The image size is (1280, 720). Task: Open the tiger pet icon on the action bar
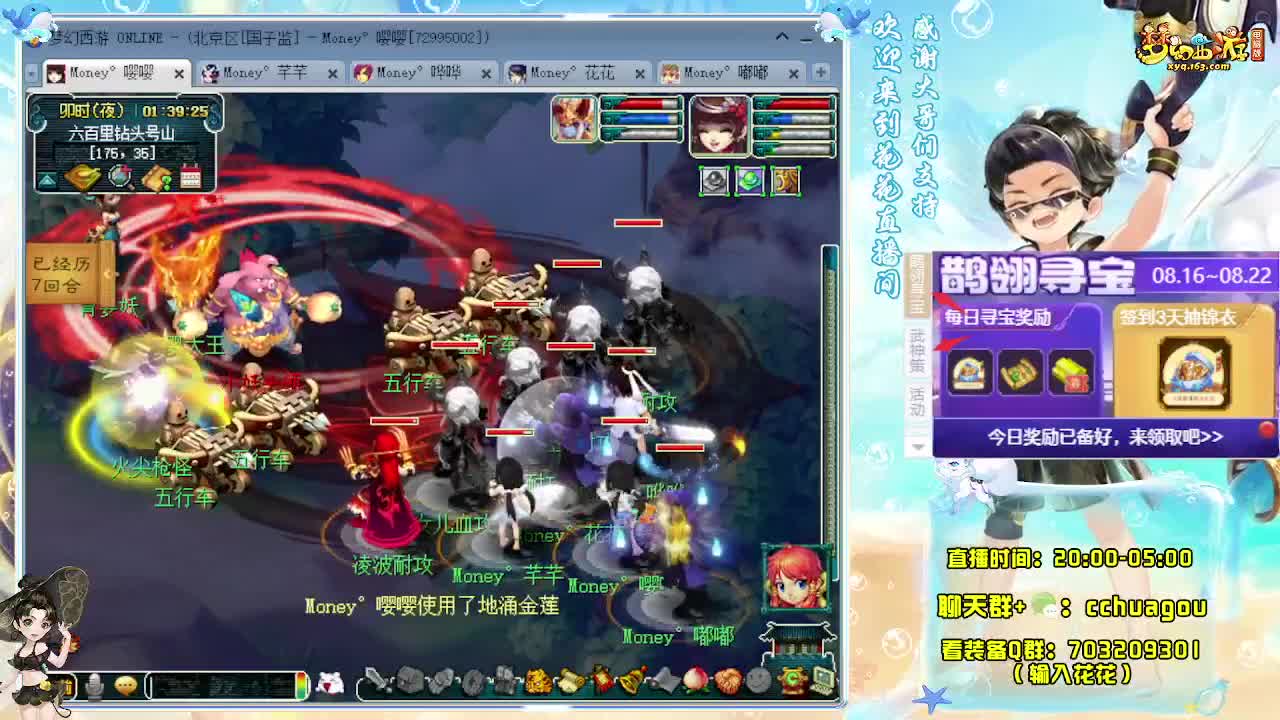point(538,680)
